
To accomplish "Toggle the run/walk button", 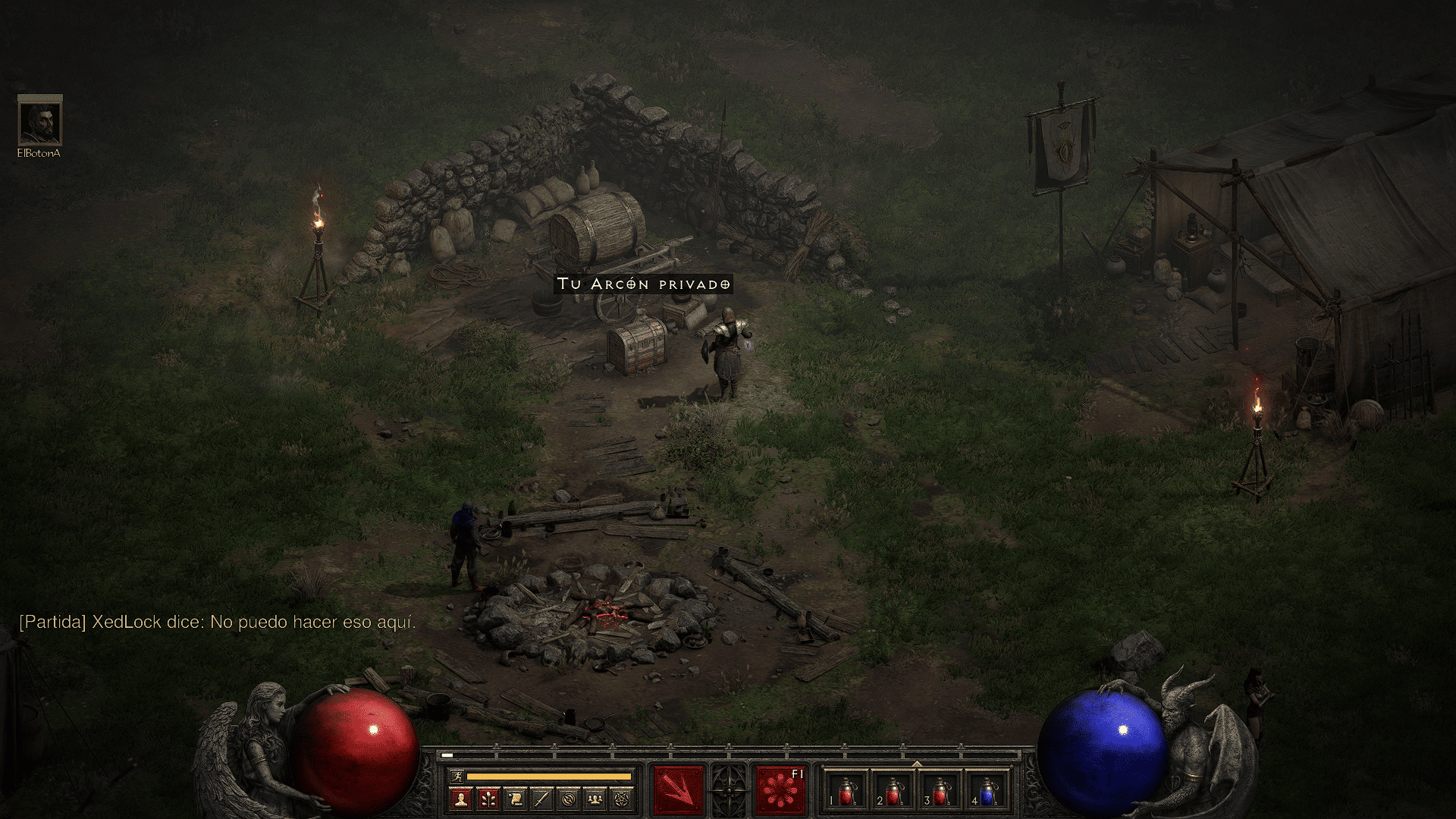I will pos(455,776).
